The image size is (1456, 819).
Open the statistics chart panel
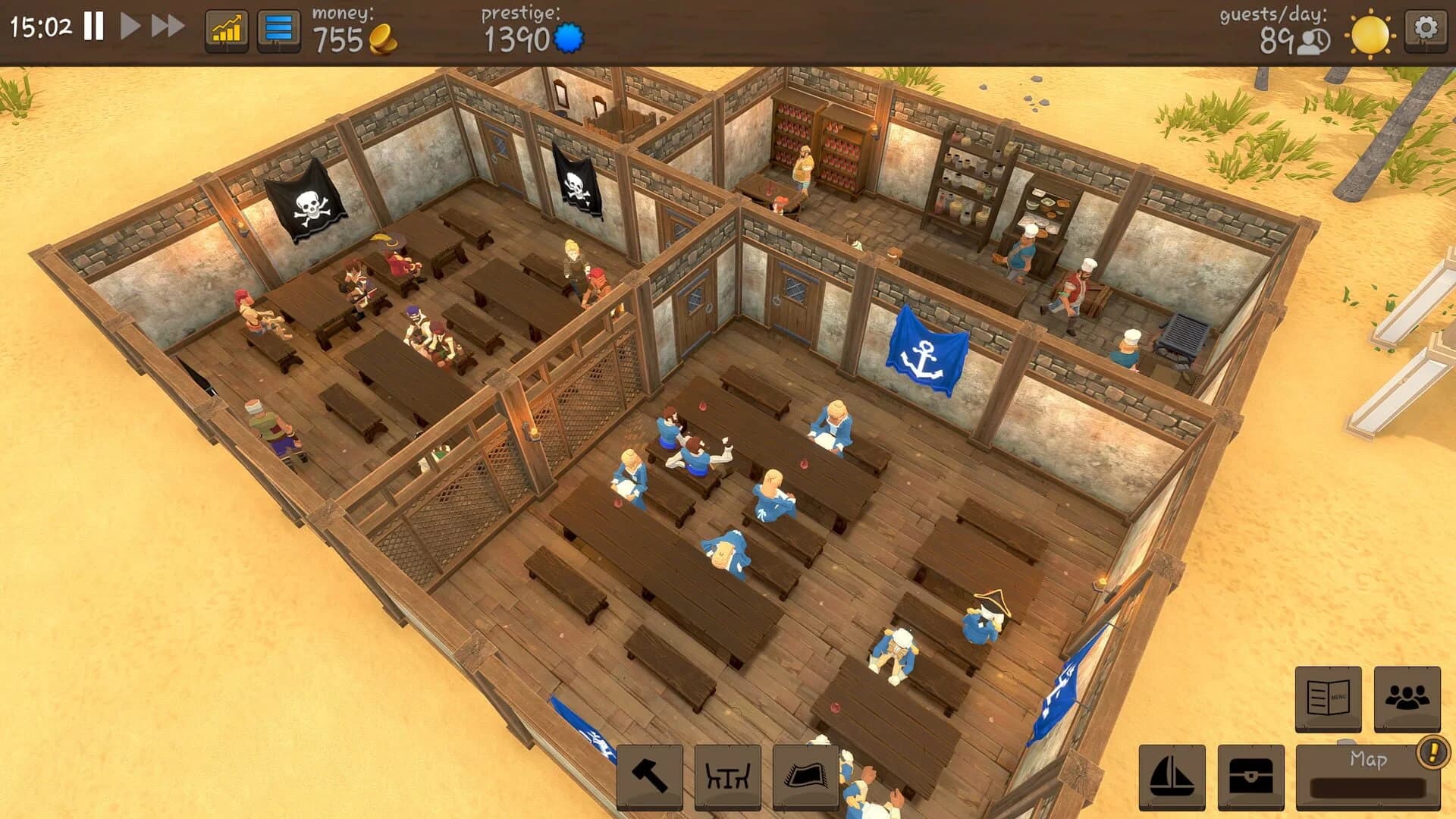(225, 30)
